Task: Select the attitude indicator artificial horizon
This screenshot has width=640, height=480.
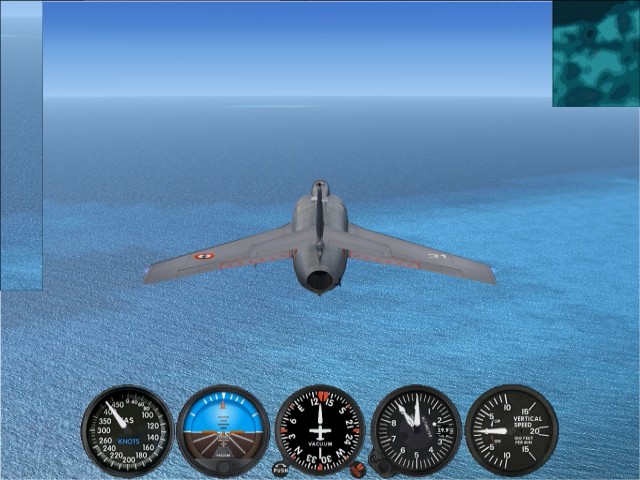Action: (223, 430)
